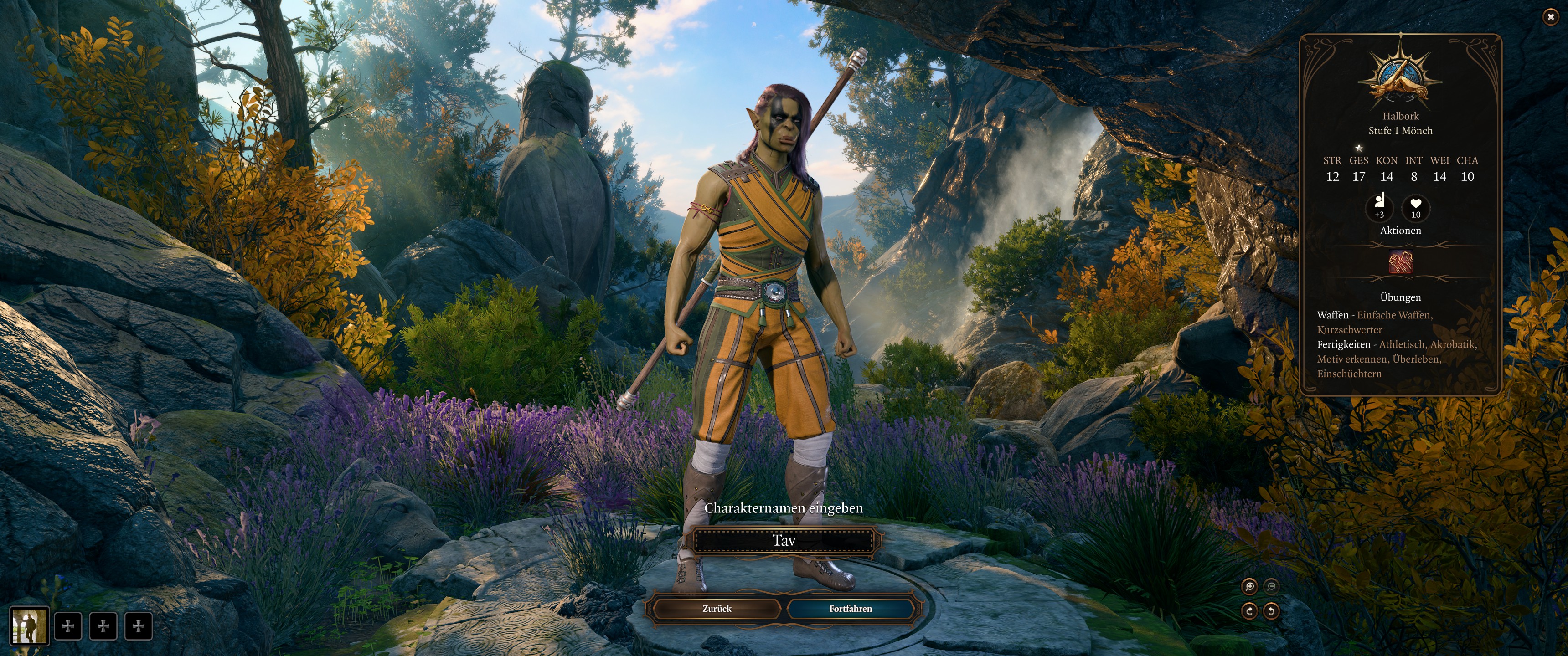This screenshot has width=1568, height=656.
Task: Close the screen with the top-right X
Action: 1550,17
